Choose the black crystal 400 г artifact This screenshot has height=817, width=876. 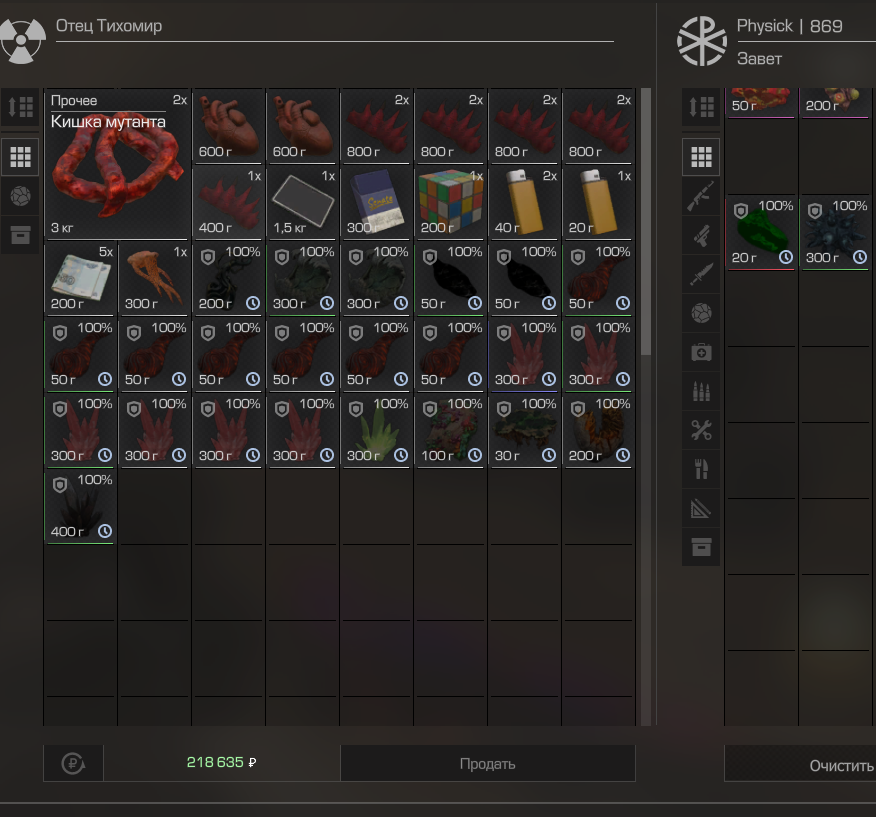[80, 505]
